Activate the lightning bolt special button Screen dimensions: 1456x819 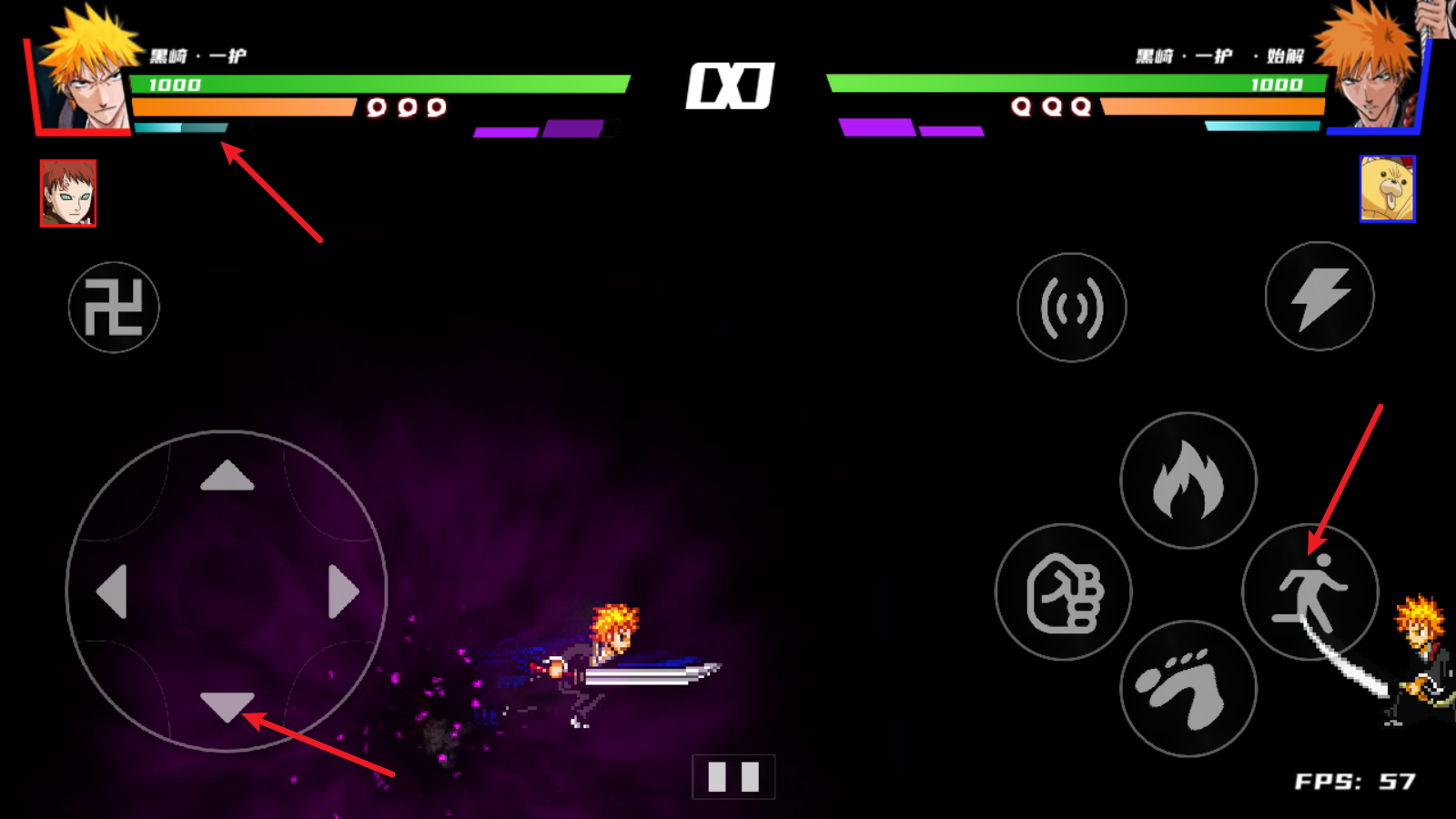coord(1319,297)
